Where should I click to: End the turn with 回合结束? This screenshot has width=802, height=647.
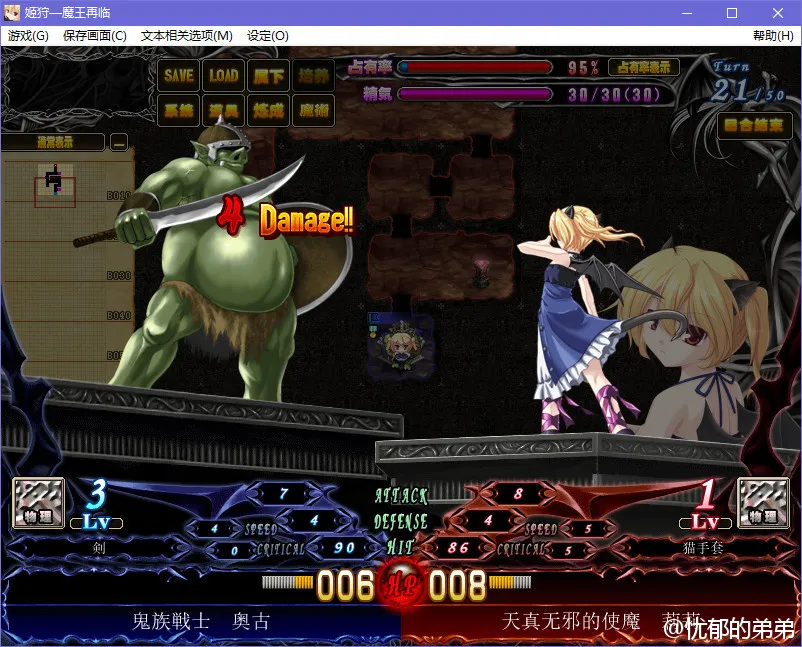(755, 125)
